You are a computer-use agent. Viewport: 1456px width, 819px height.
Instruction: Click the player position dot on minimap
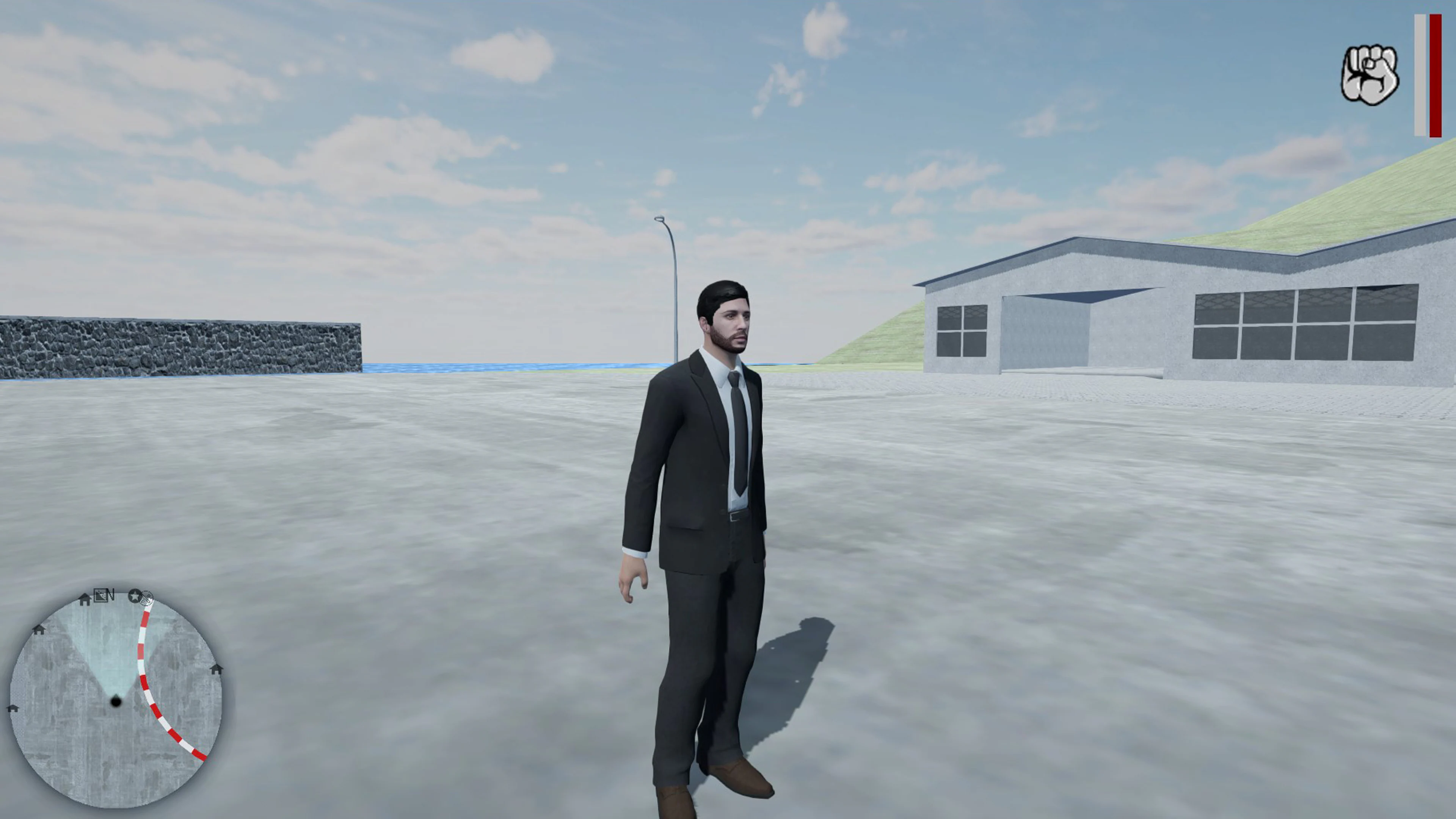click(116, 701)
